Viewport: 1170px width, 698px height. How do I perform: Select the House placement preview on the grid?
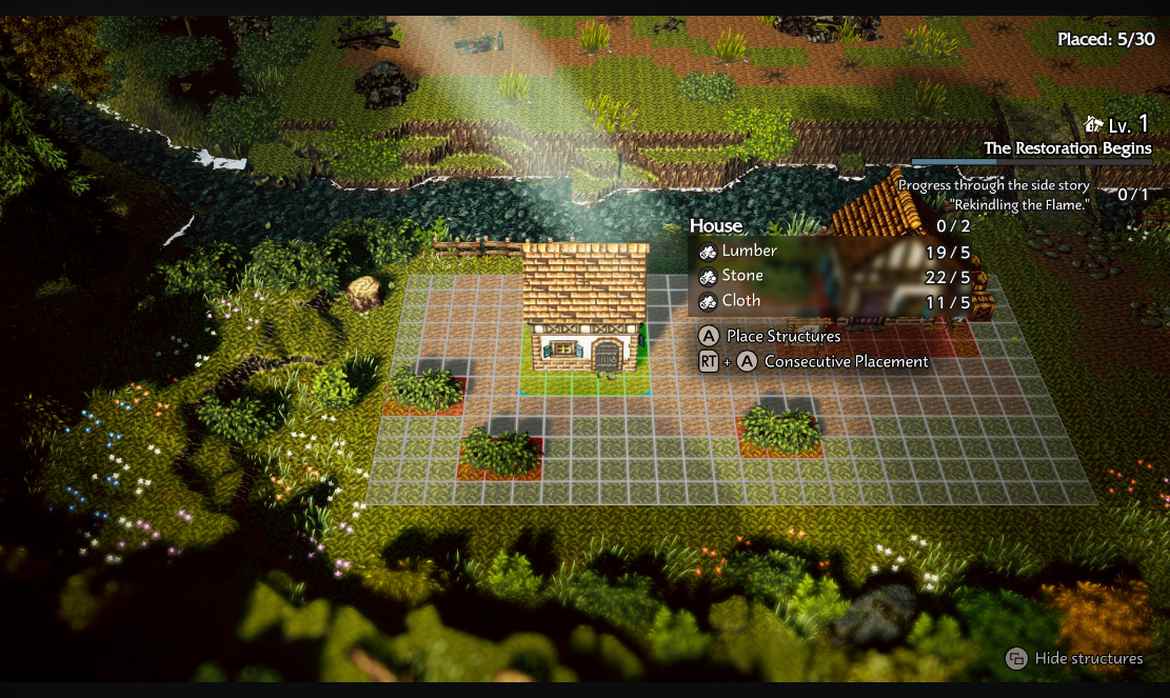tap(585, 315)
